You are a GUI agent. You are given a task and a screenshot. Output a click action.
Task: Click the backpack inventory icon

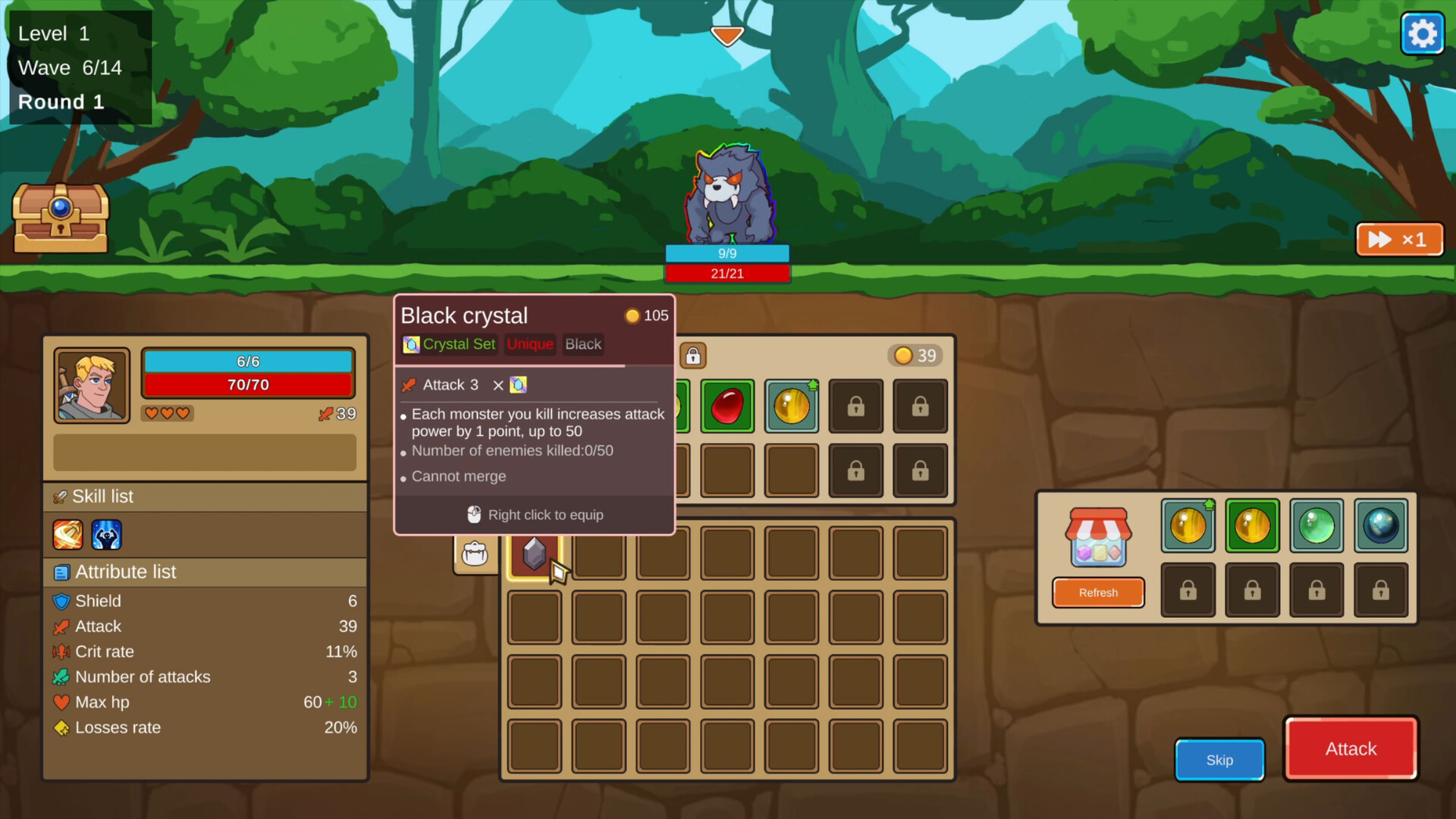click(475, 554)
